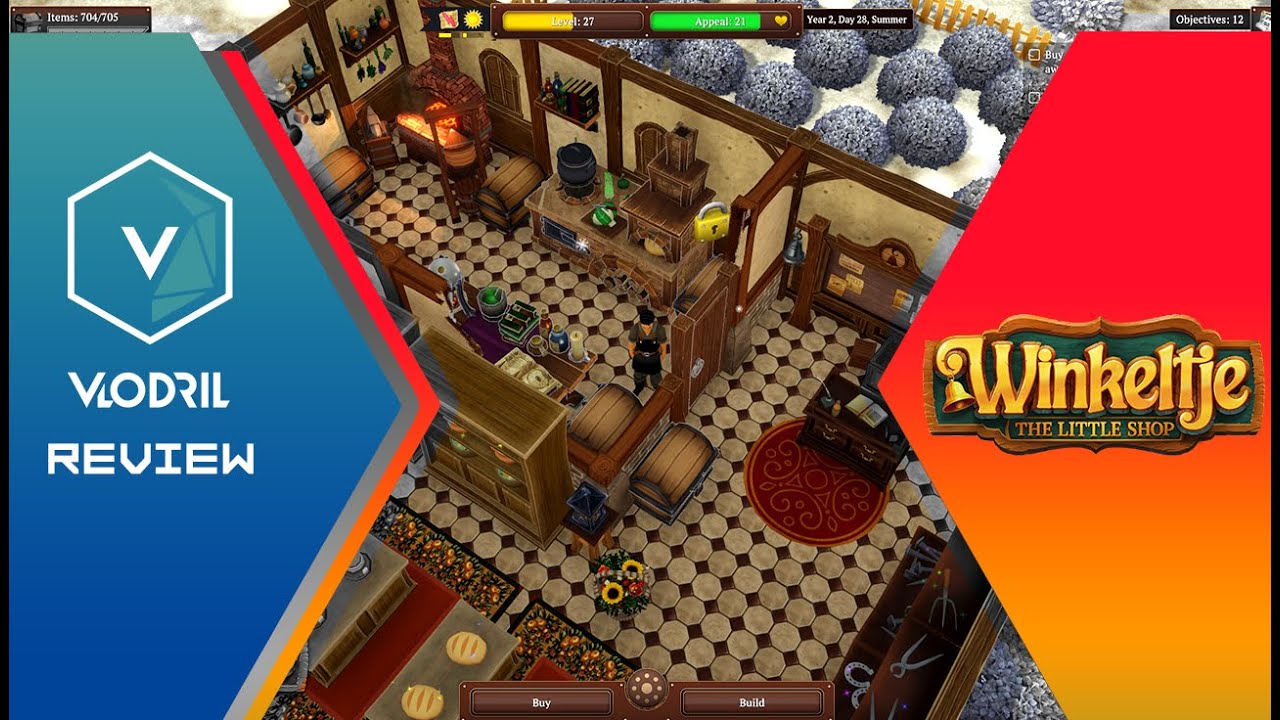Click the round studded center menu button
This screenshot has width=1280, height=720.
[x=646, y=691]
